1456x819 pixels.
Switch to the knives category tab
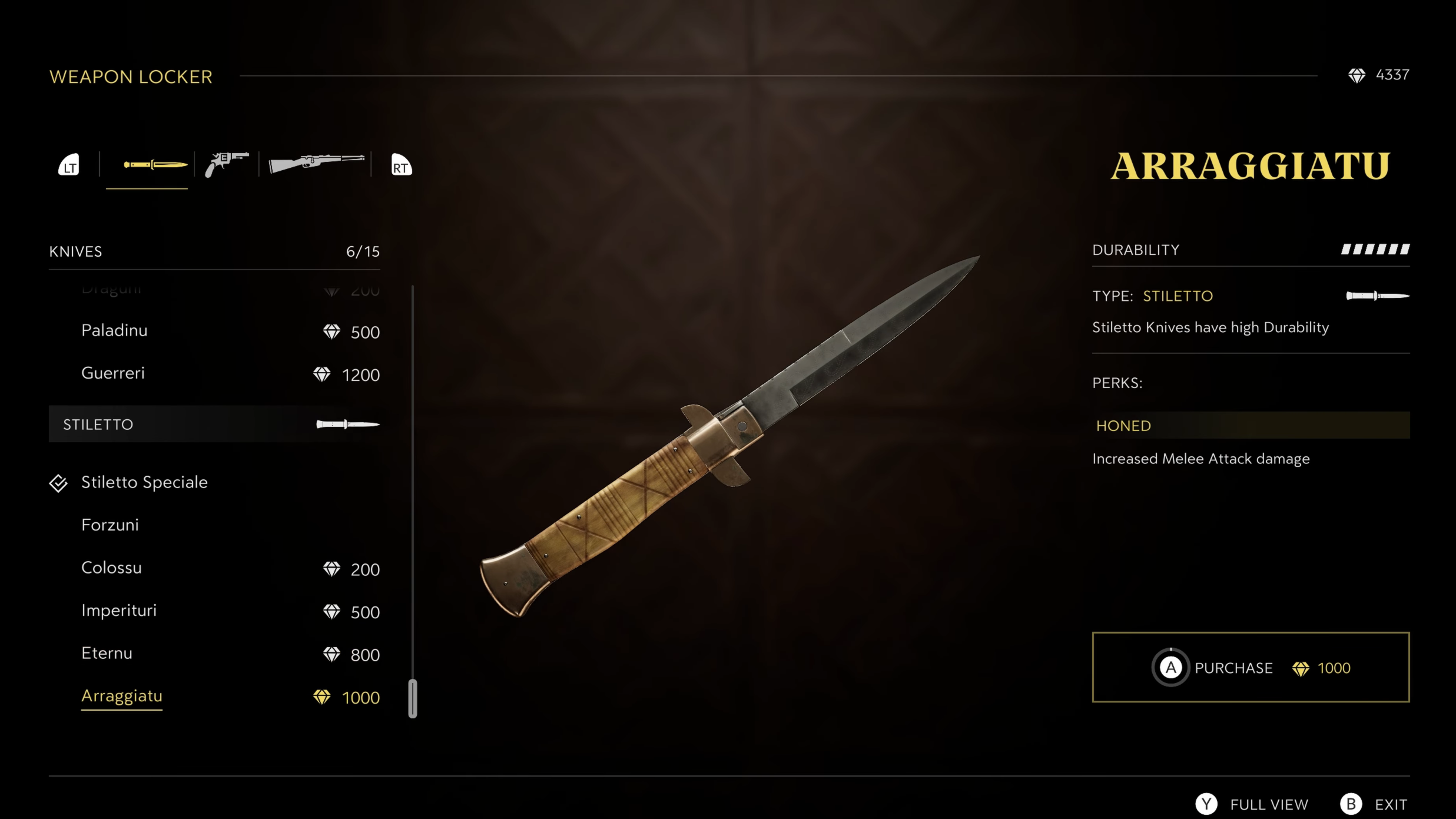coord(154,165)
